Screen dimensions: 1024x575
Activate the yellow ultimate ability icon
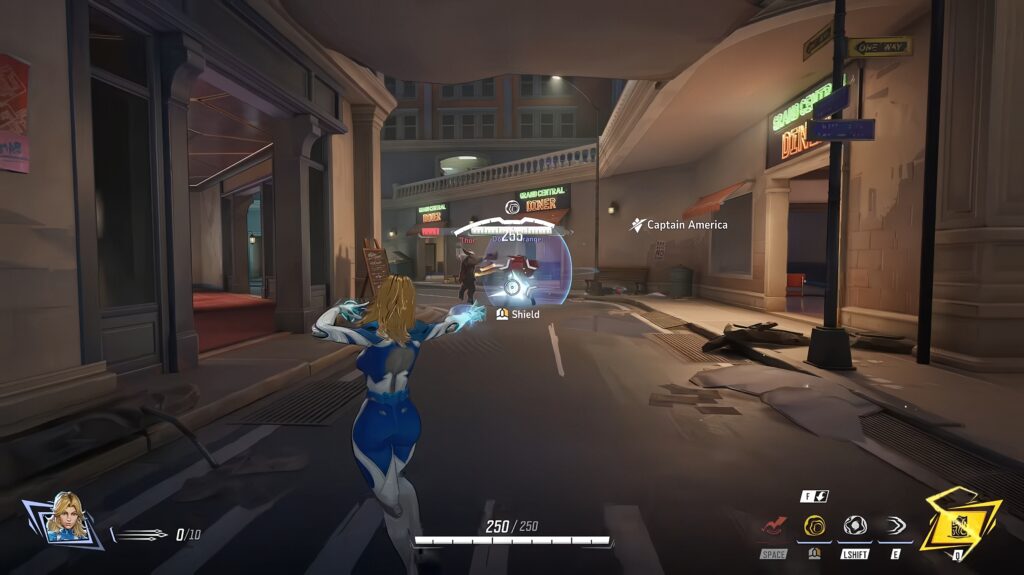click(958, 522)
